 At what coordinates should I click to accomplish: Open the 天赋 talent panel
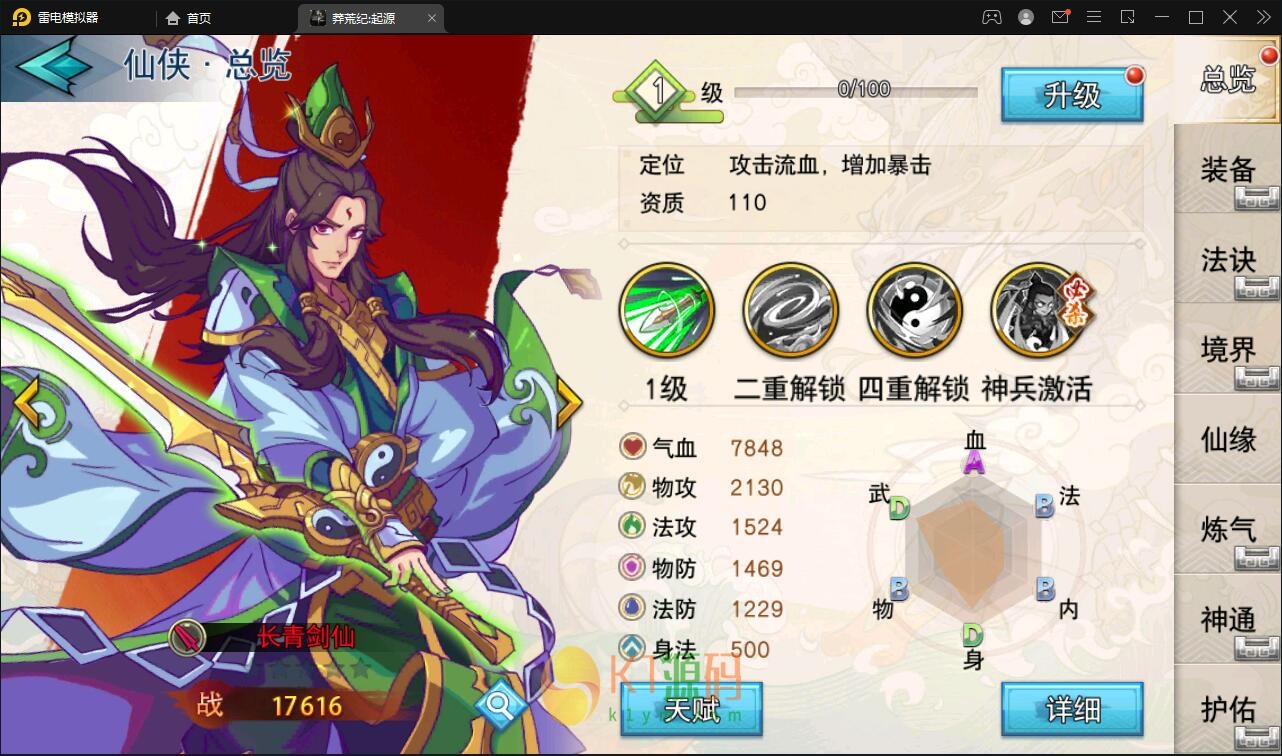(x=692, y=712)
